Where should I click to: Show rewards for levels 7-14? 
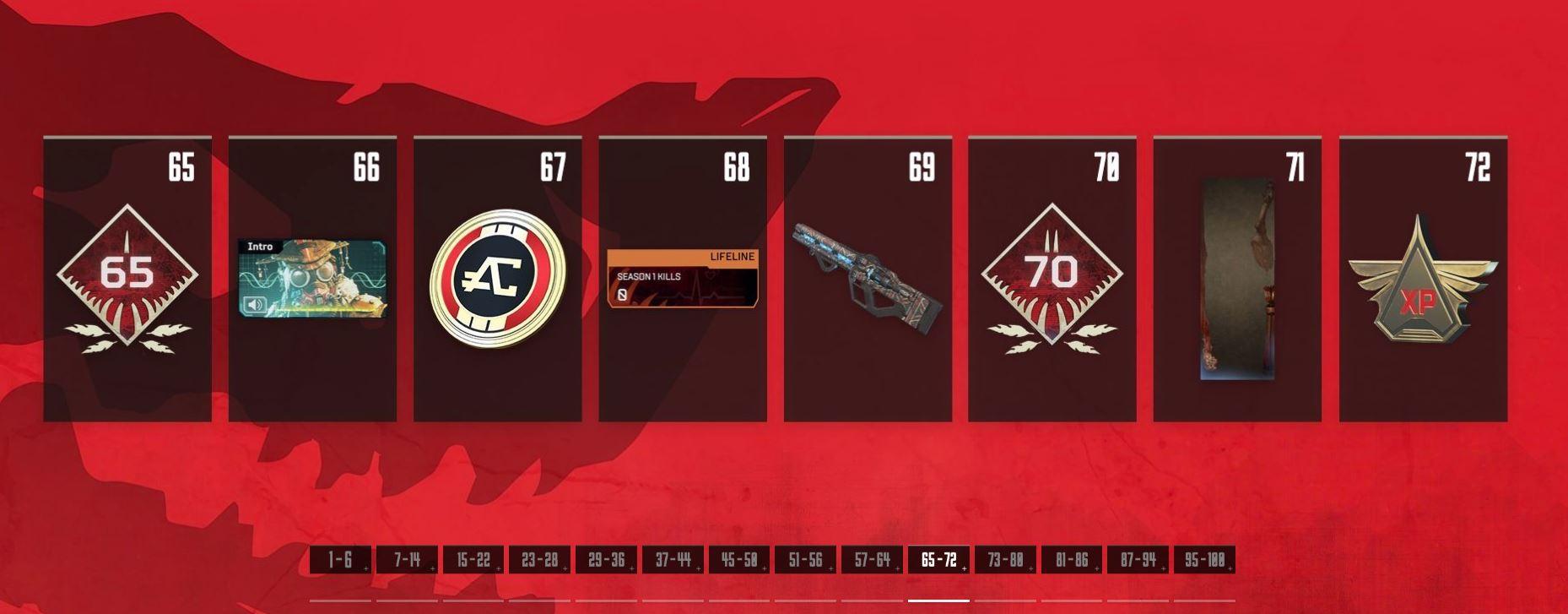click(407, 560)
